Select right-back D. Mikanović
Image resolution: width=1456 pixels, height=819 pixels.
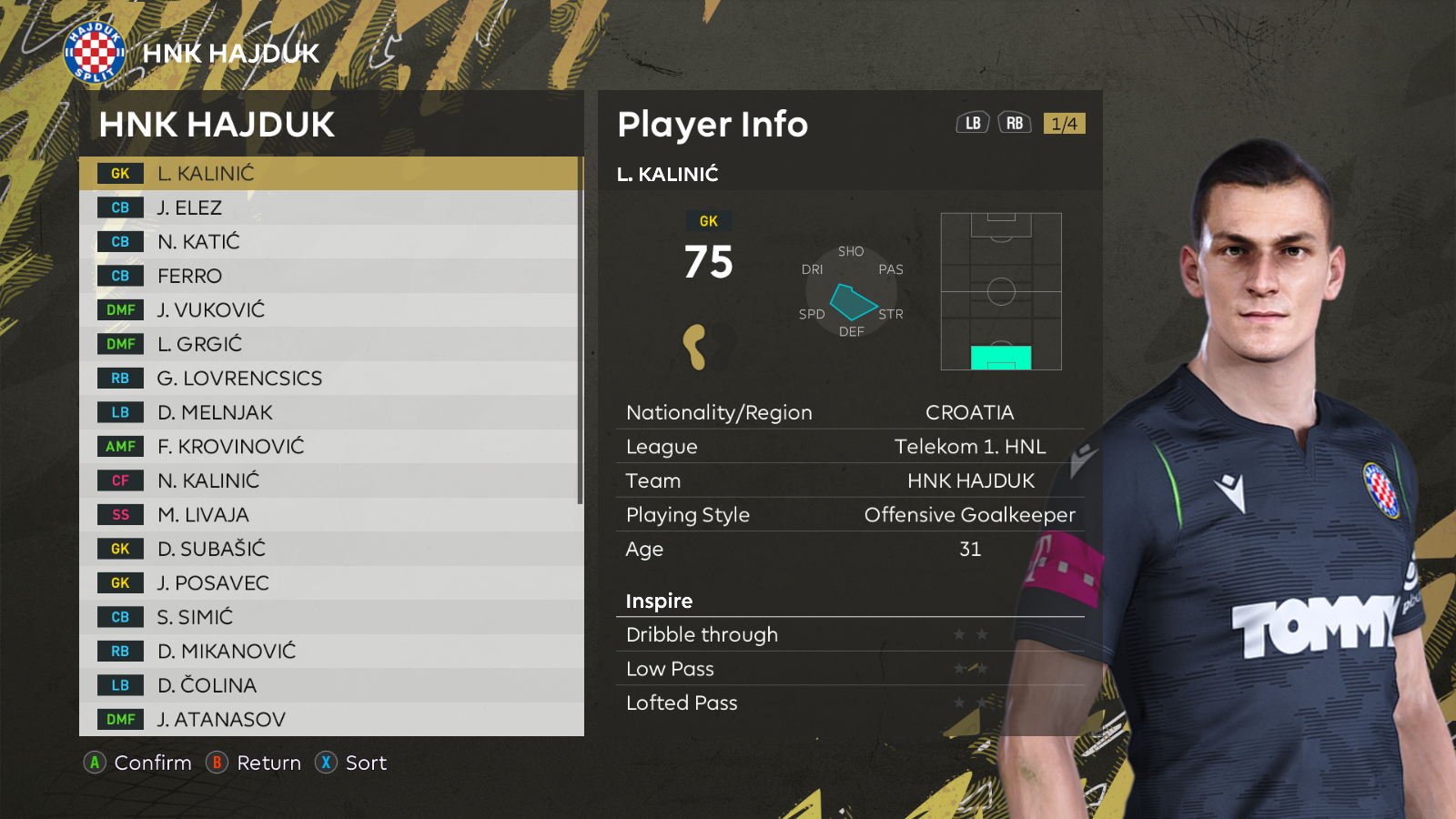(329, 652)
